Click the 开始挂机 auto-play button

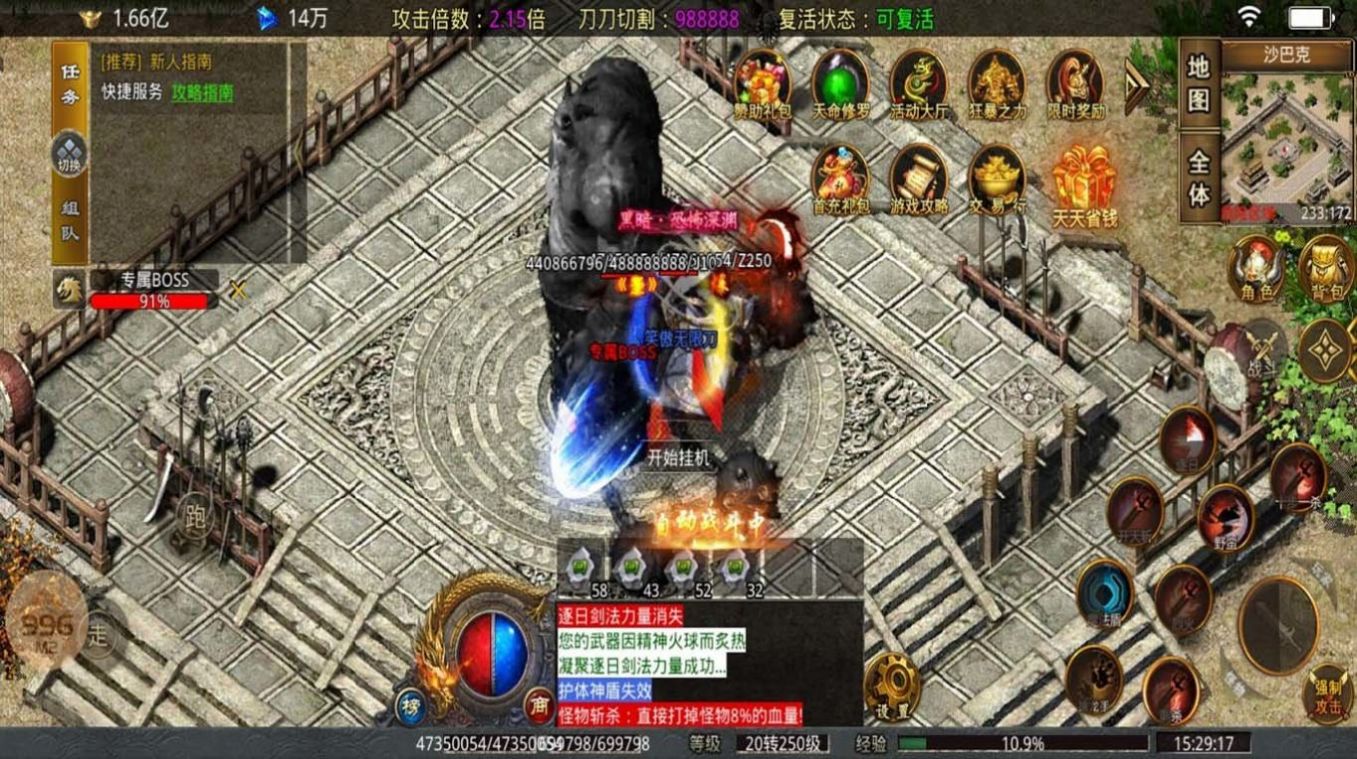[677, 457]
